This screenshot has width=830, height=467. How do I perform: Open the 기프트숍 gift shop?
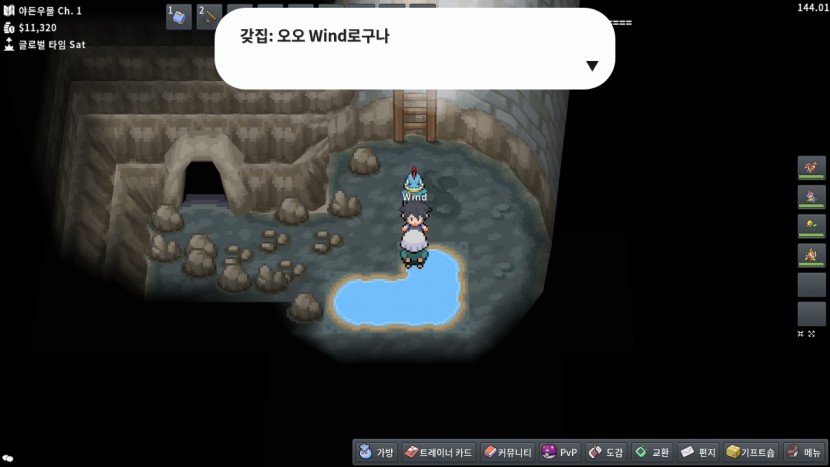tap(751, 453)
